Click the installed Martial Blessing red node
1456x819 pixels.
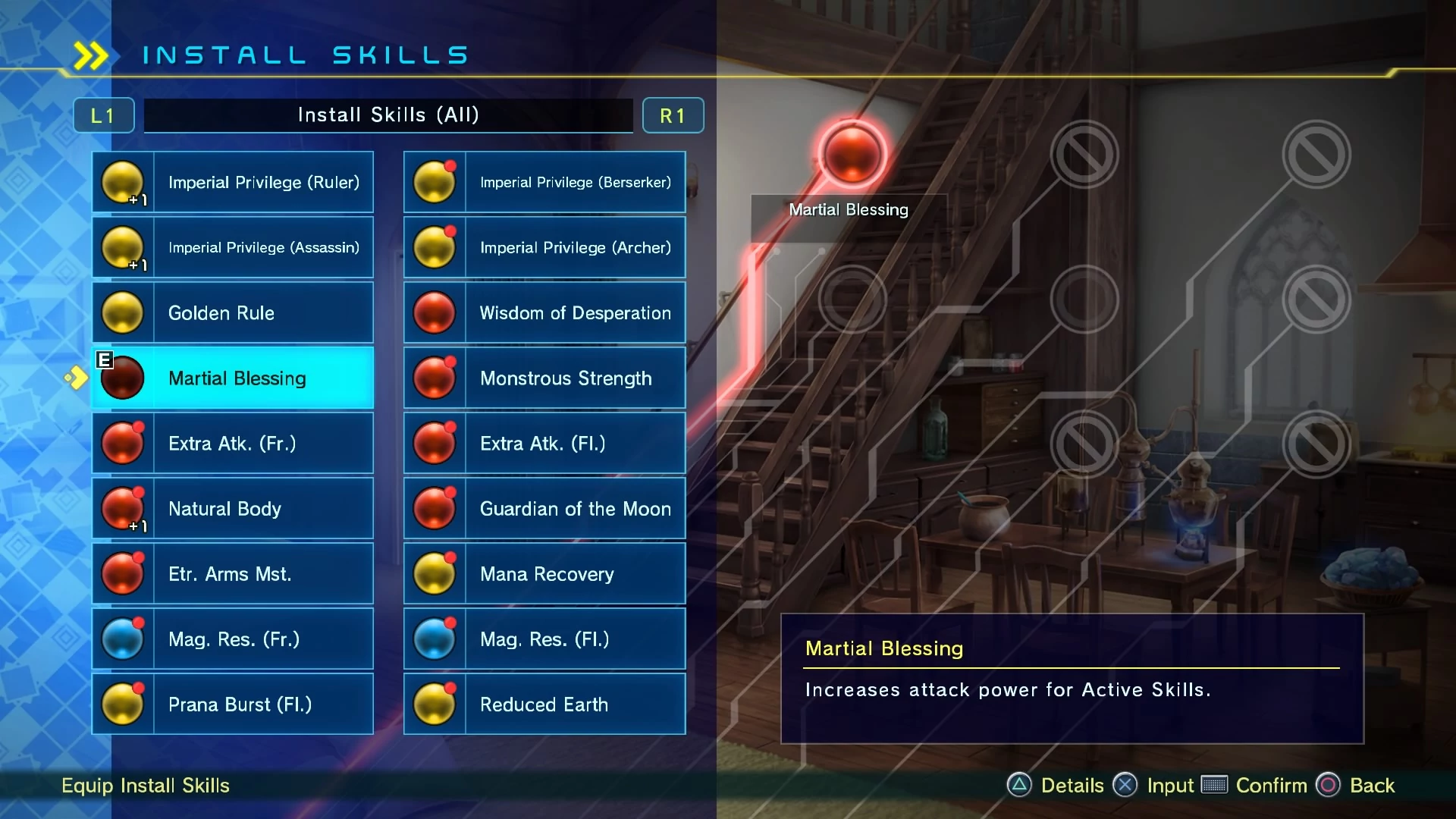[852, 154]
